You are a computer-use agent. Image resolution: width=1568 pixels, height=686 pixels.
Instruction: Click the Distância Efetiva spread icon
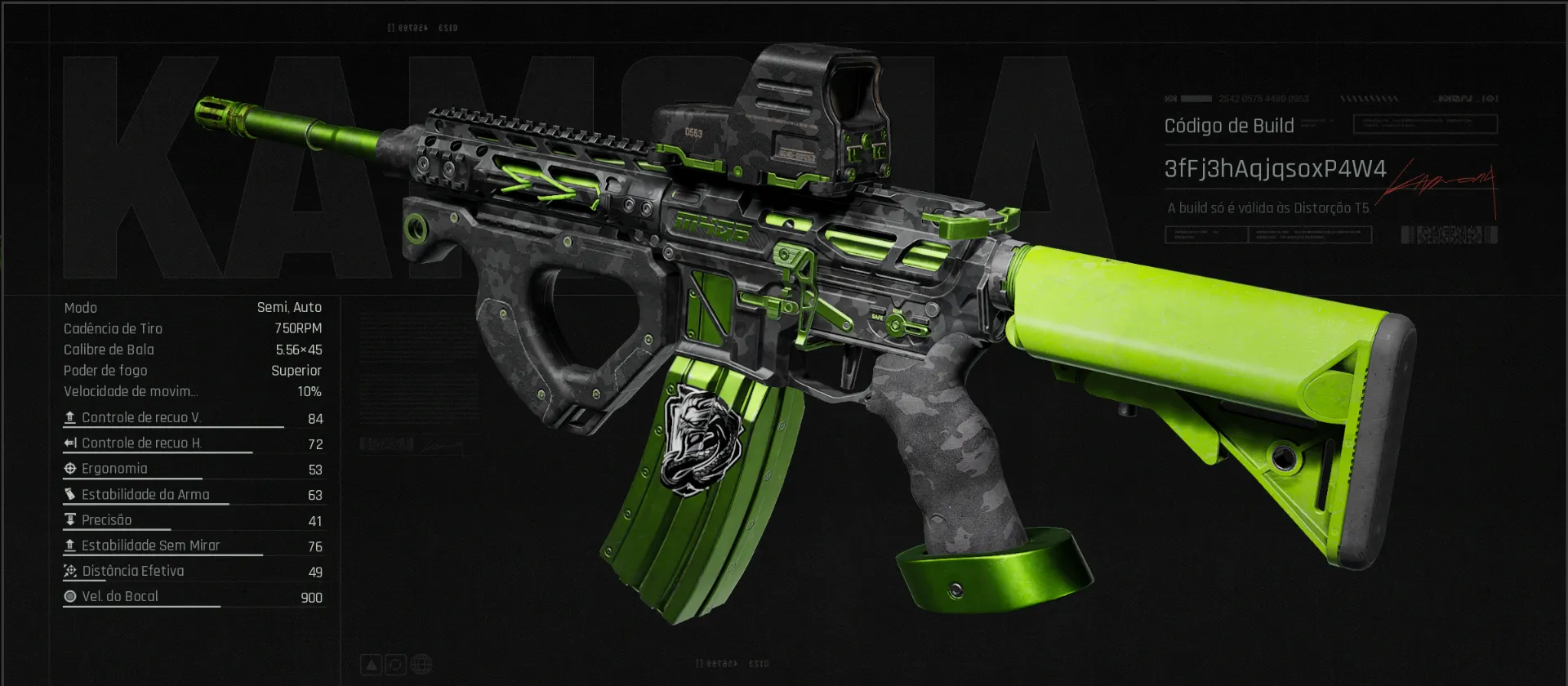pyautogui.click(x=70, y=571)
